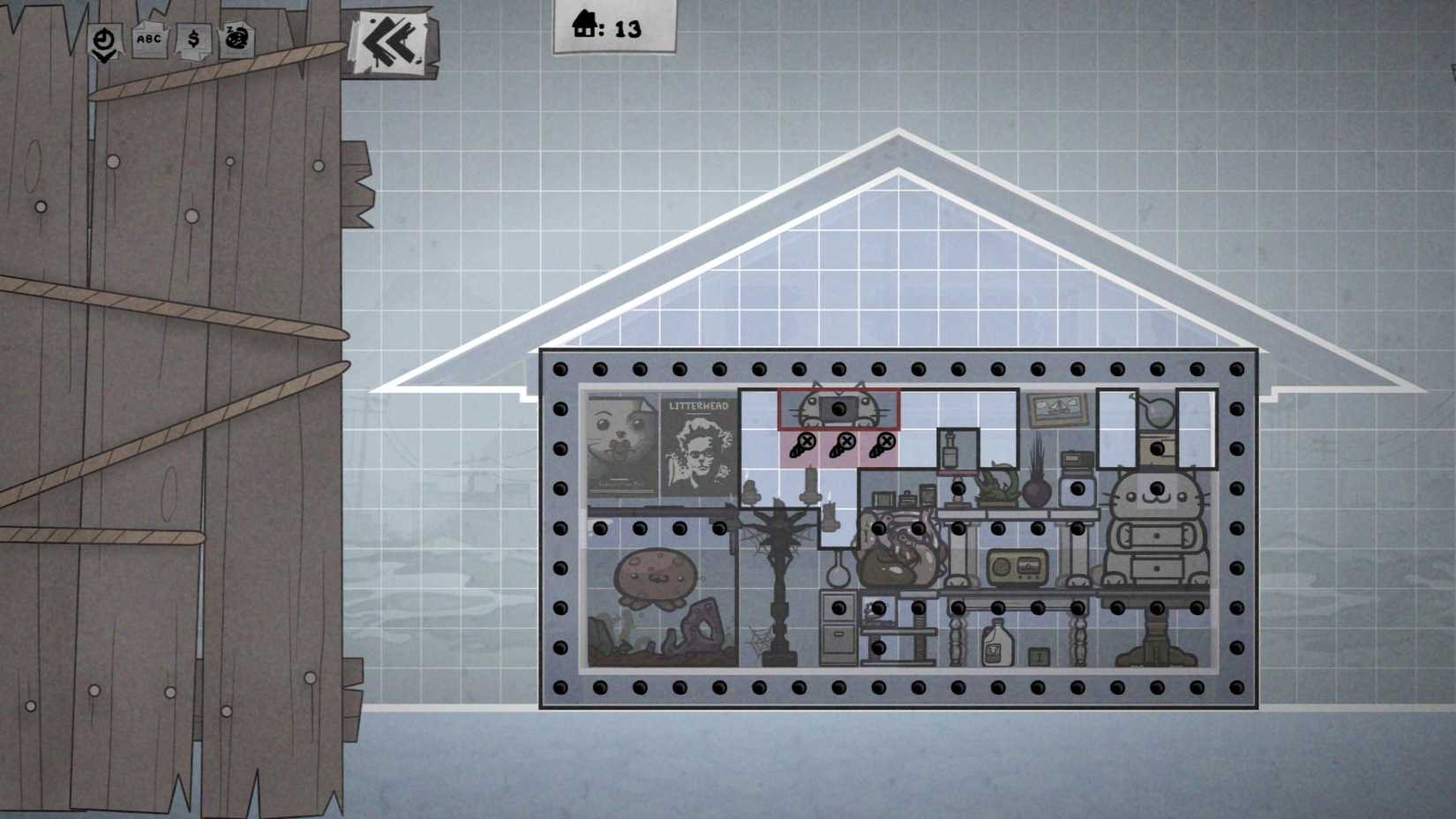The image size is (1456, 819).
Task: Click the middle screw placement marker
Action: (x=846, y=440)
